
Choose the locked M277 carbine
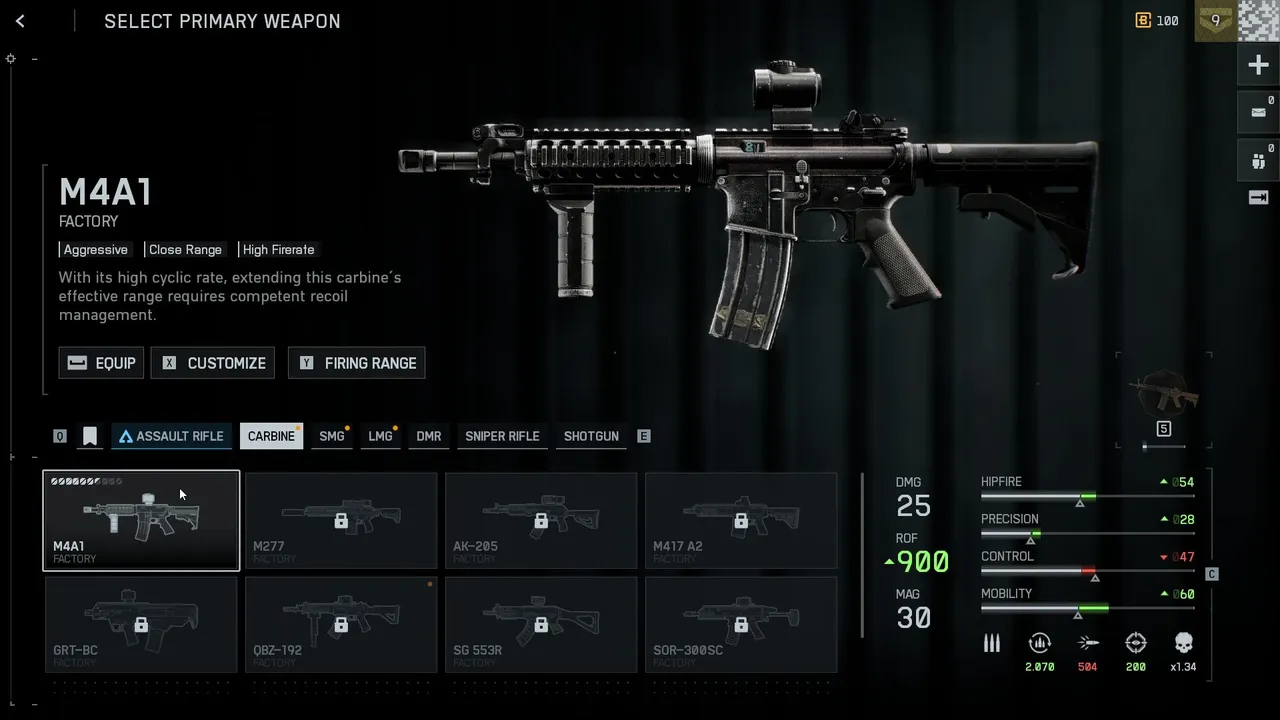click(x=341, y=520)
